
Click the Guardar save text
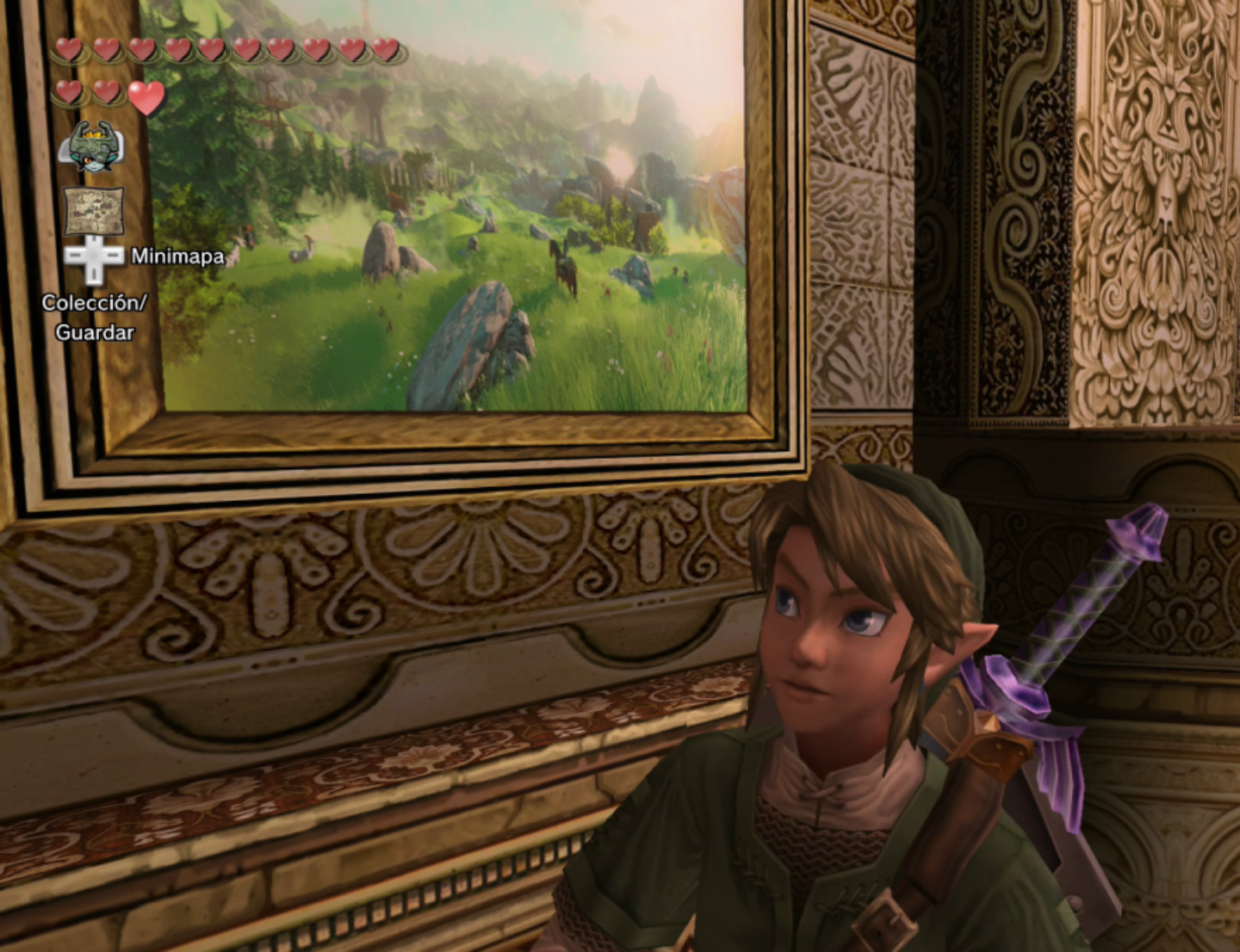(x=95, y=331)
